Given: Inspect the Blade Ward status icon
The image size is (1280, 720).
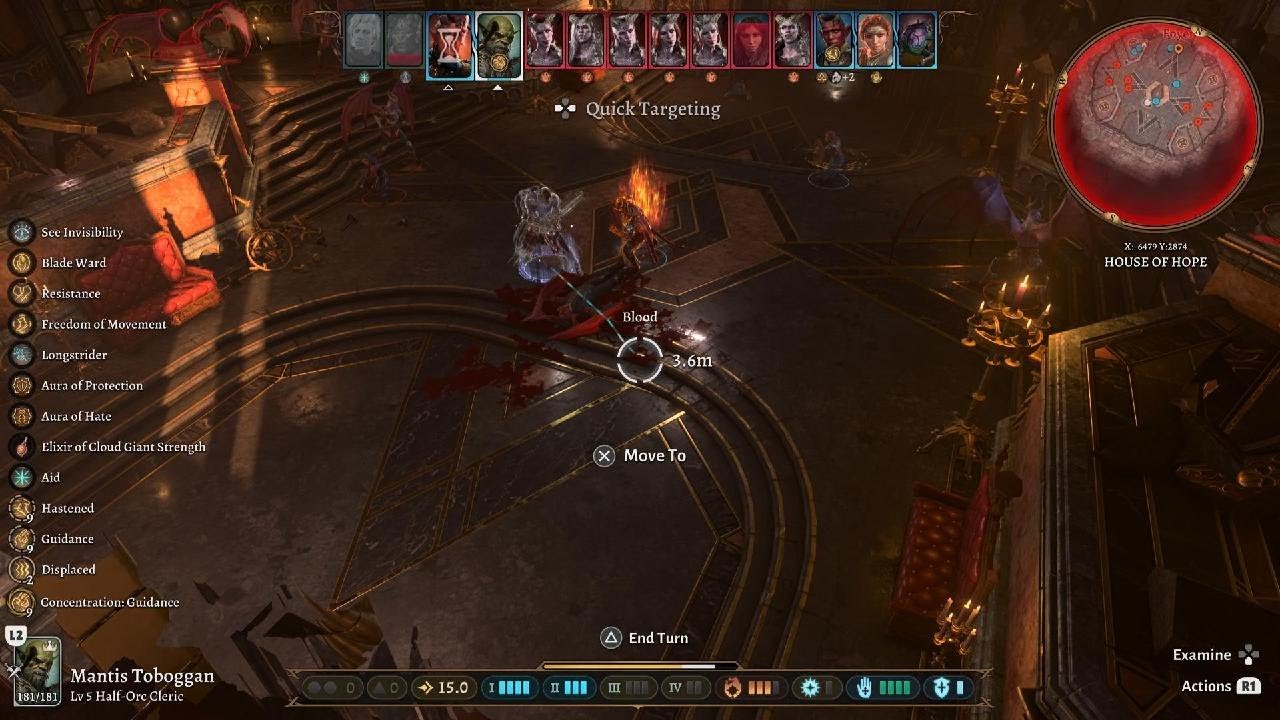Looking at the screenshot, I should click(22, 263).
